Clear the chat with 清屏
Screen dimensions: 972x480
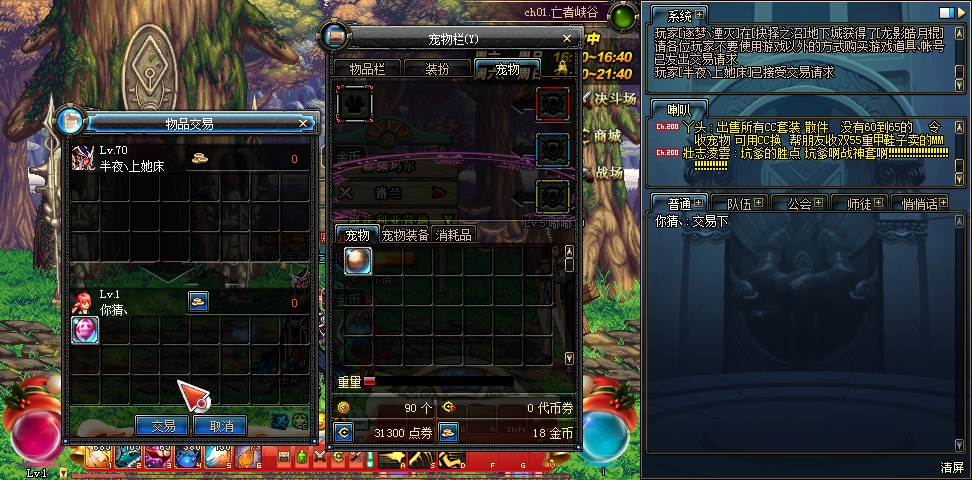[x=951, y=467]
